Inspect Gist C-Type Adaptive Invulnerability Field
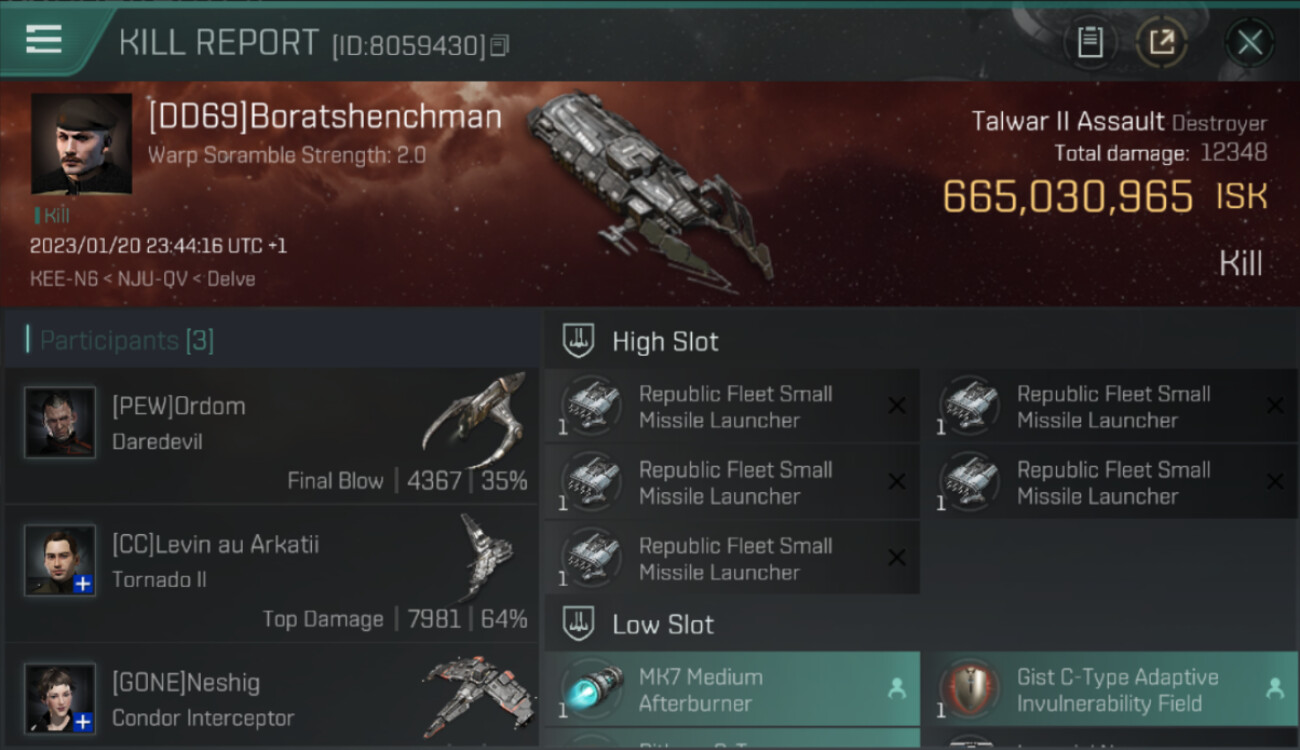 1110,689
